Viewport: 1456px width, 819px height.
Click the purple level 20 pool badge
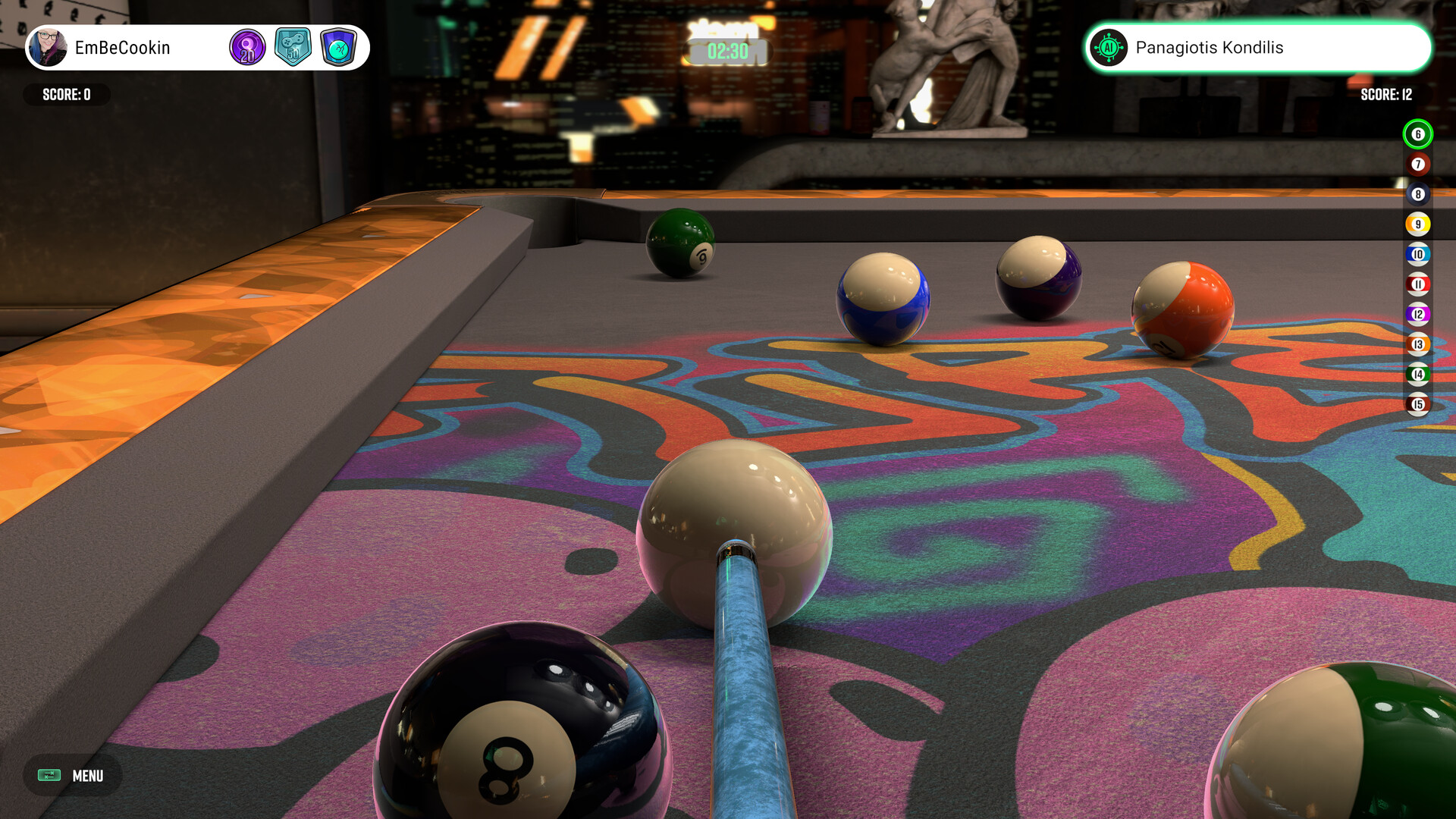[247, 47]
